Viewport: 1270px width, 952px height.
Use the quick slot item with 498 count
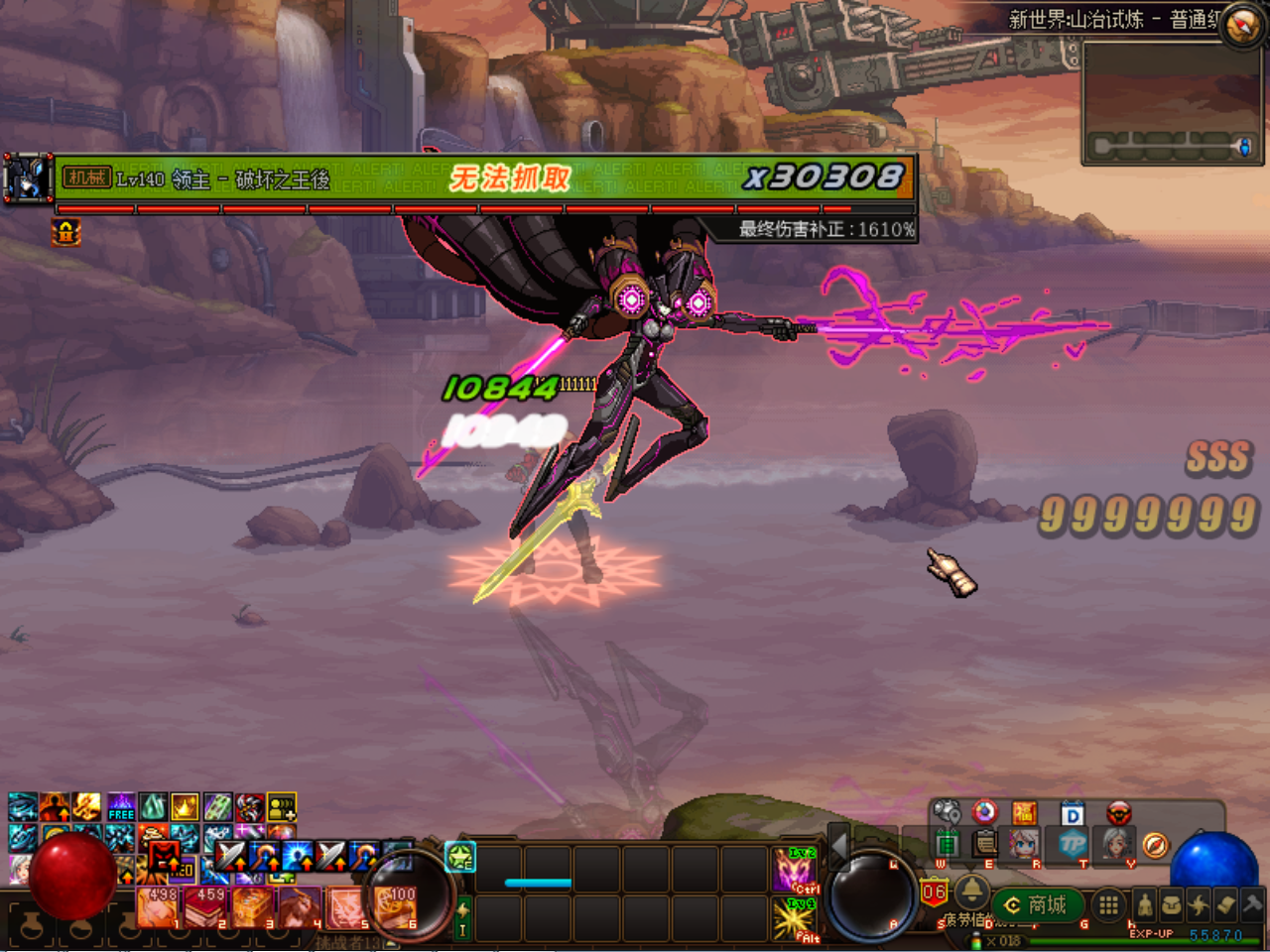(x=158, y=906)
